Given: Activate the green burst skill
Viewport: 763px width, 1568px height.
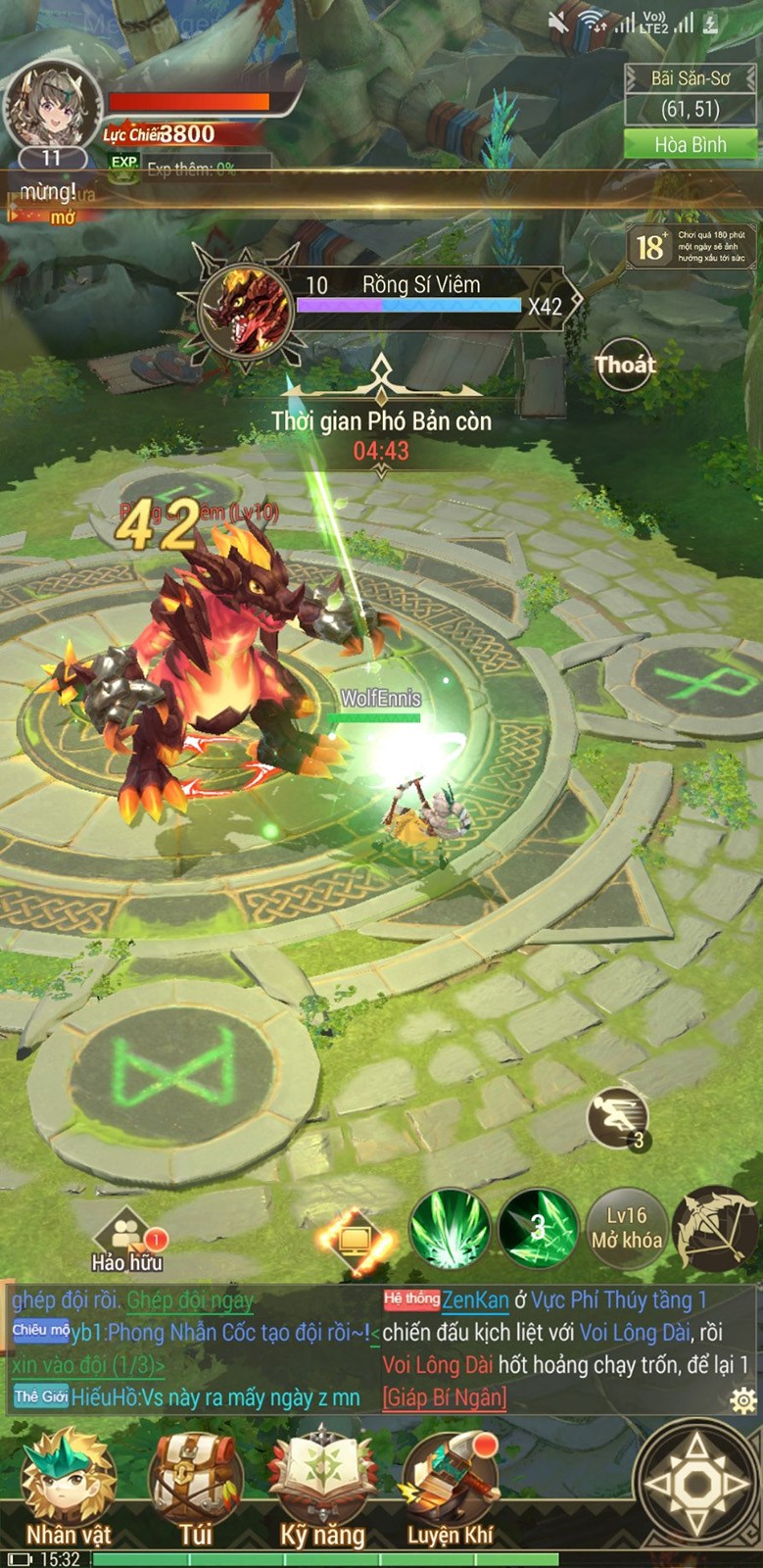Looking at the screenshot, I should click(450, 1229).
